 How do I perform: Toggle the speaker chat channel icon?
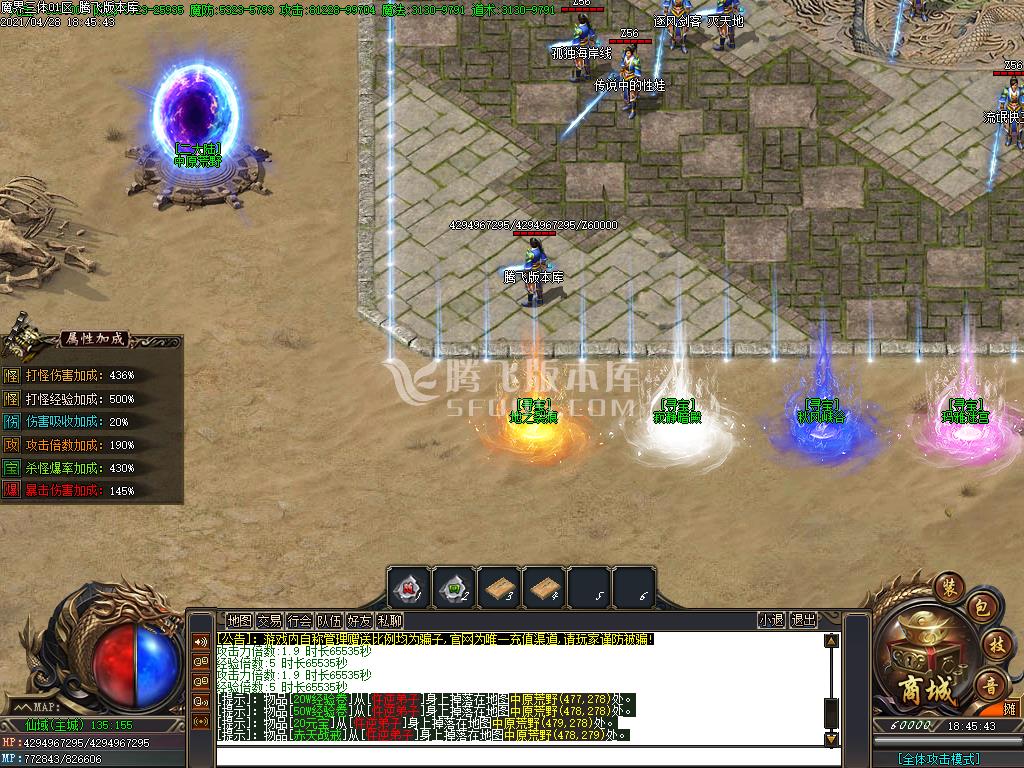pos(201,642)
